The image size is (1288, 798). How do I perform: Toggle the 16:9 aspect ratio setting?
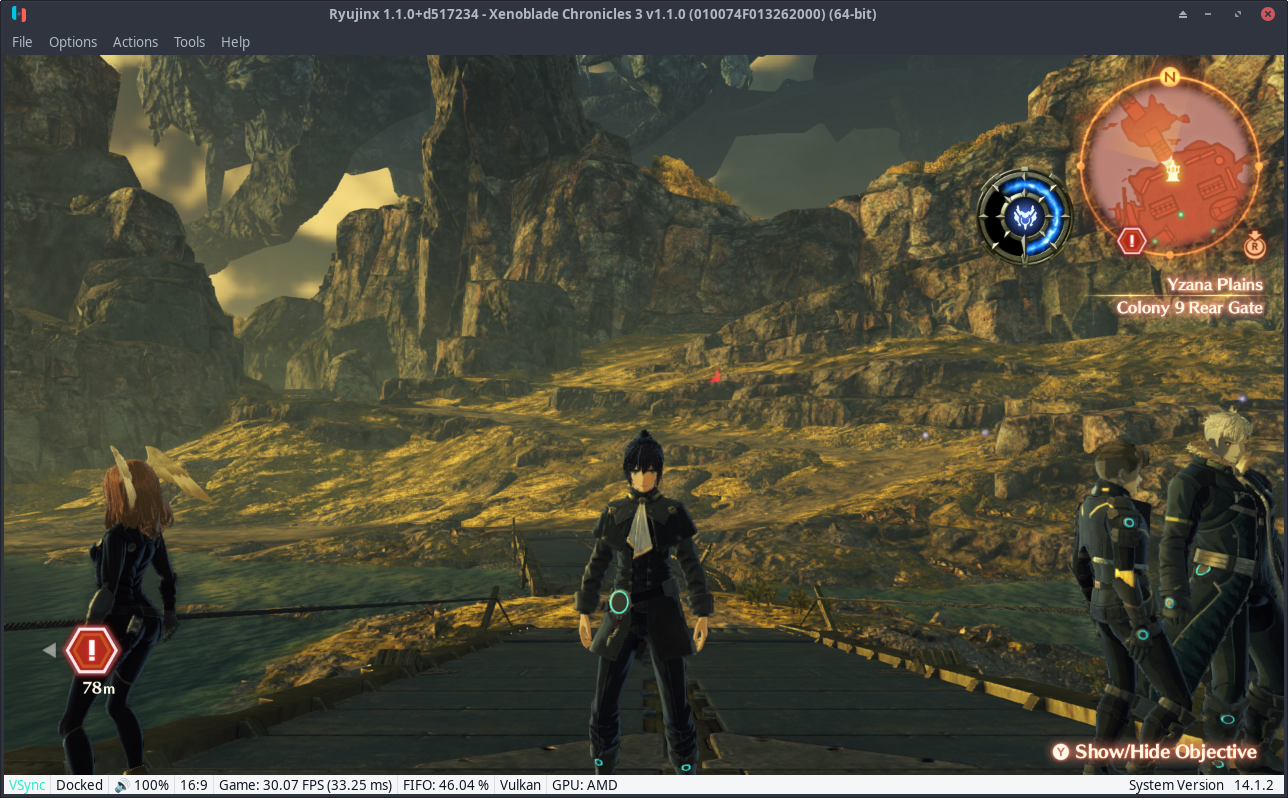point(193,785)
